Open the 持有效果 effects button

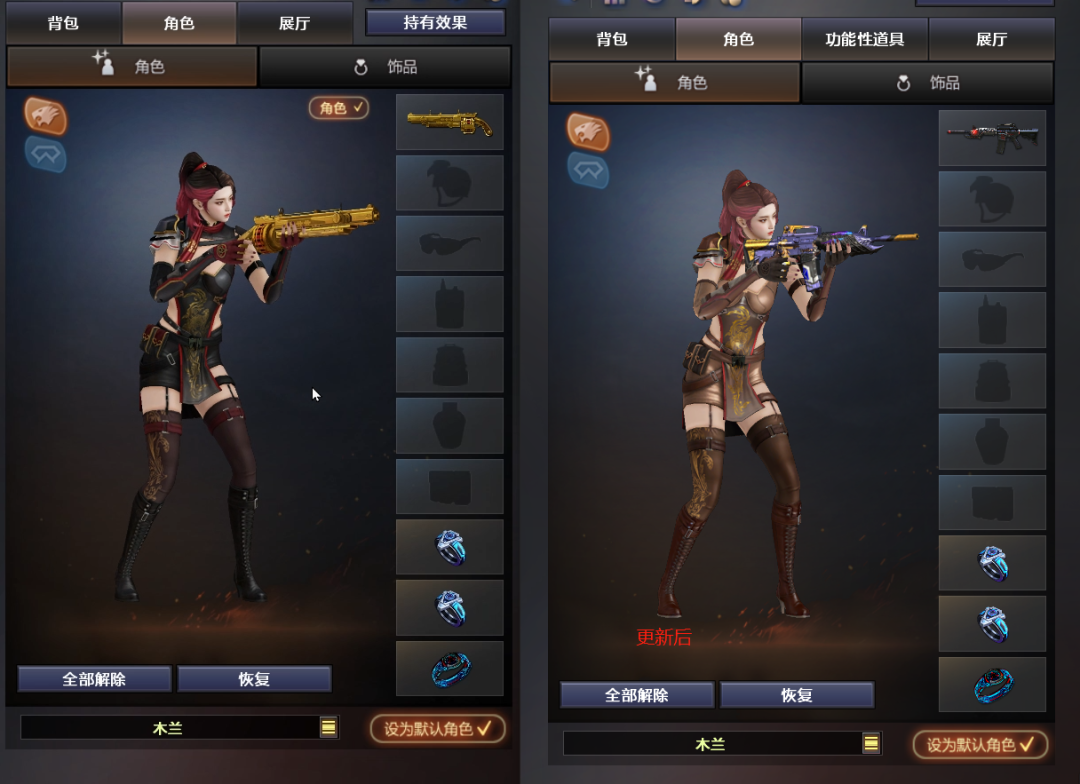435,22
